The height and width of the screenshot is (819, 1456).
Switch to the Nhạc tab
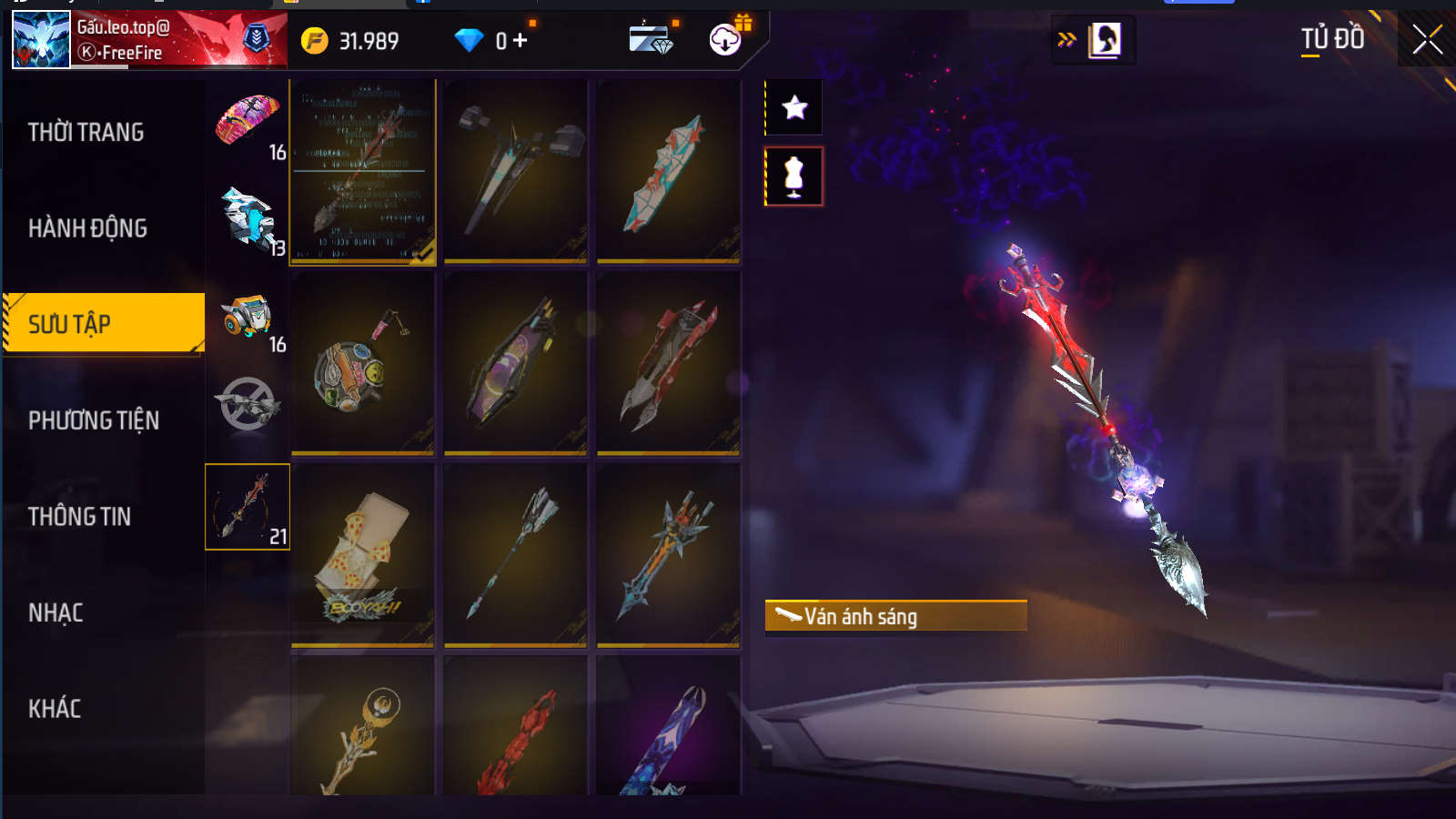(56, 613)
